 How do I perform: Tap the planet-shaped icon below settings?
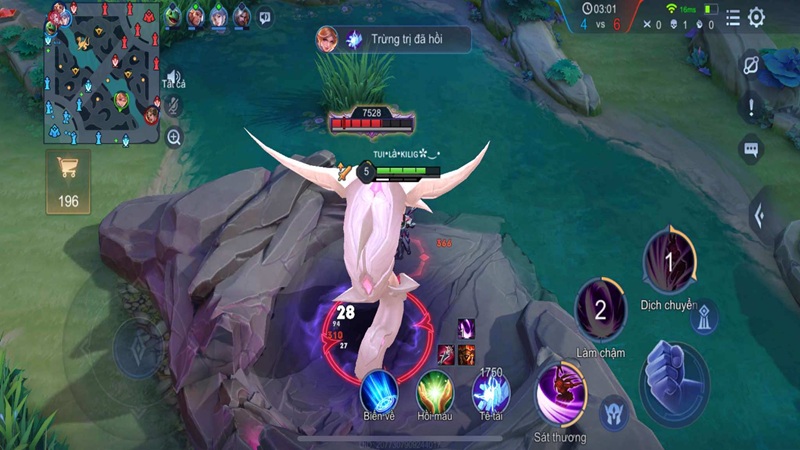coord(752,65)
